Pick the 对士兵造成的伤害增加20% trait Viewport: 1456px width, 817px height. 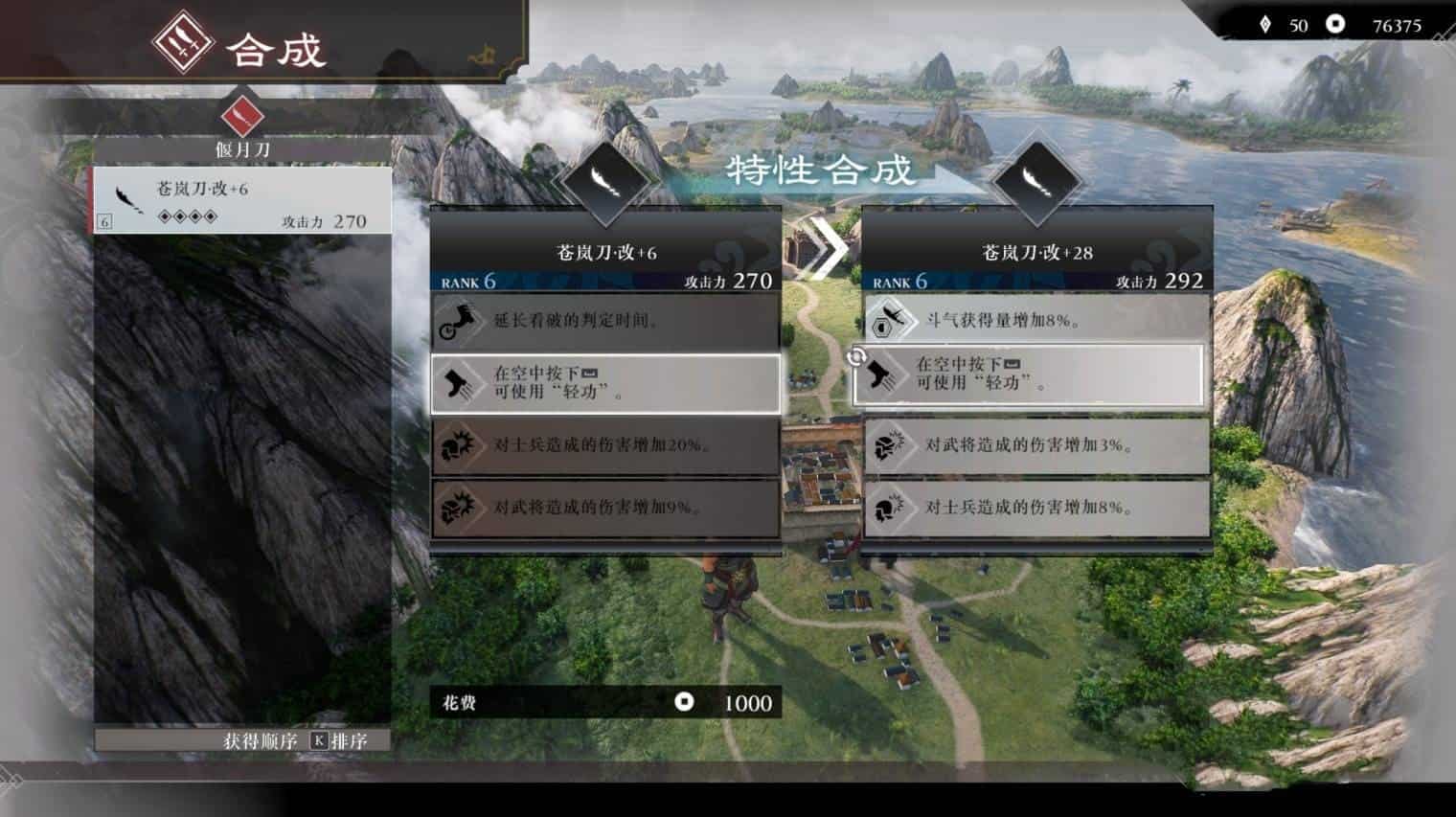tap(605, 445)
